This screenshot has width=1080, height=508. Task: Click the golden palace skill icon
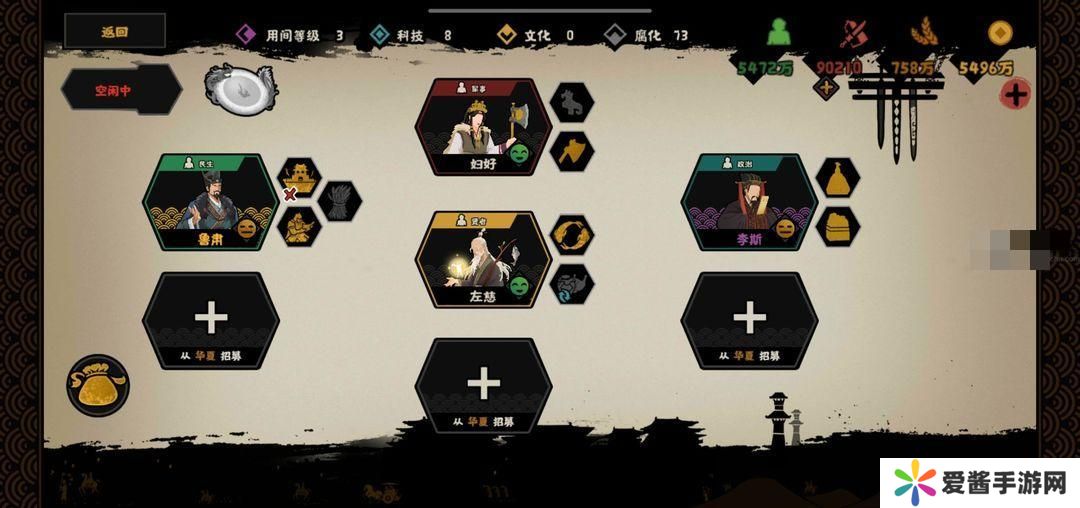tap(298, 177)
